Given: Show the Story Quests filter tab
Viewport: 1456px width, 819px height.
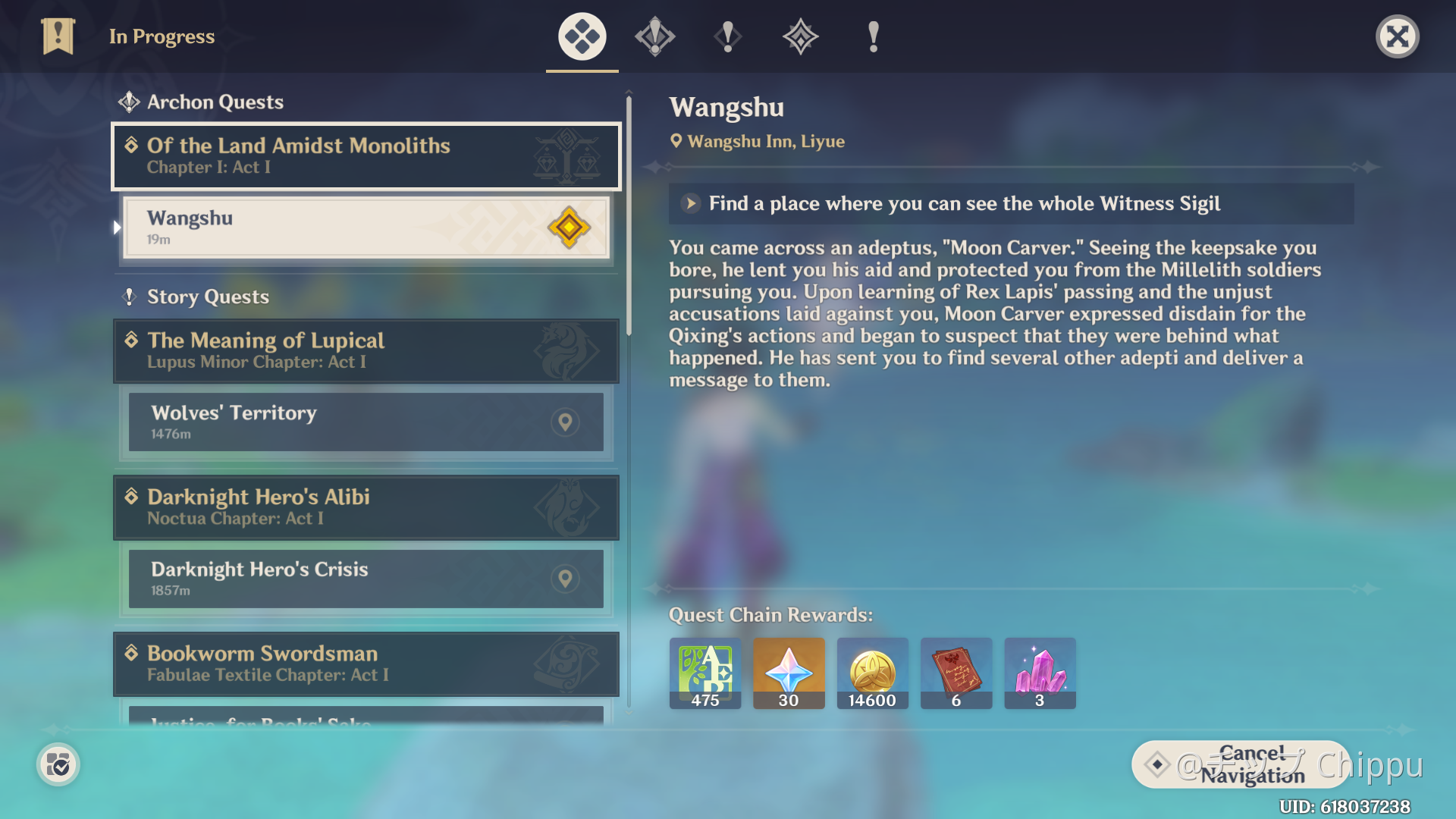Looking at the screenshot, I should click(x=728, y=36).
